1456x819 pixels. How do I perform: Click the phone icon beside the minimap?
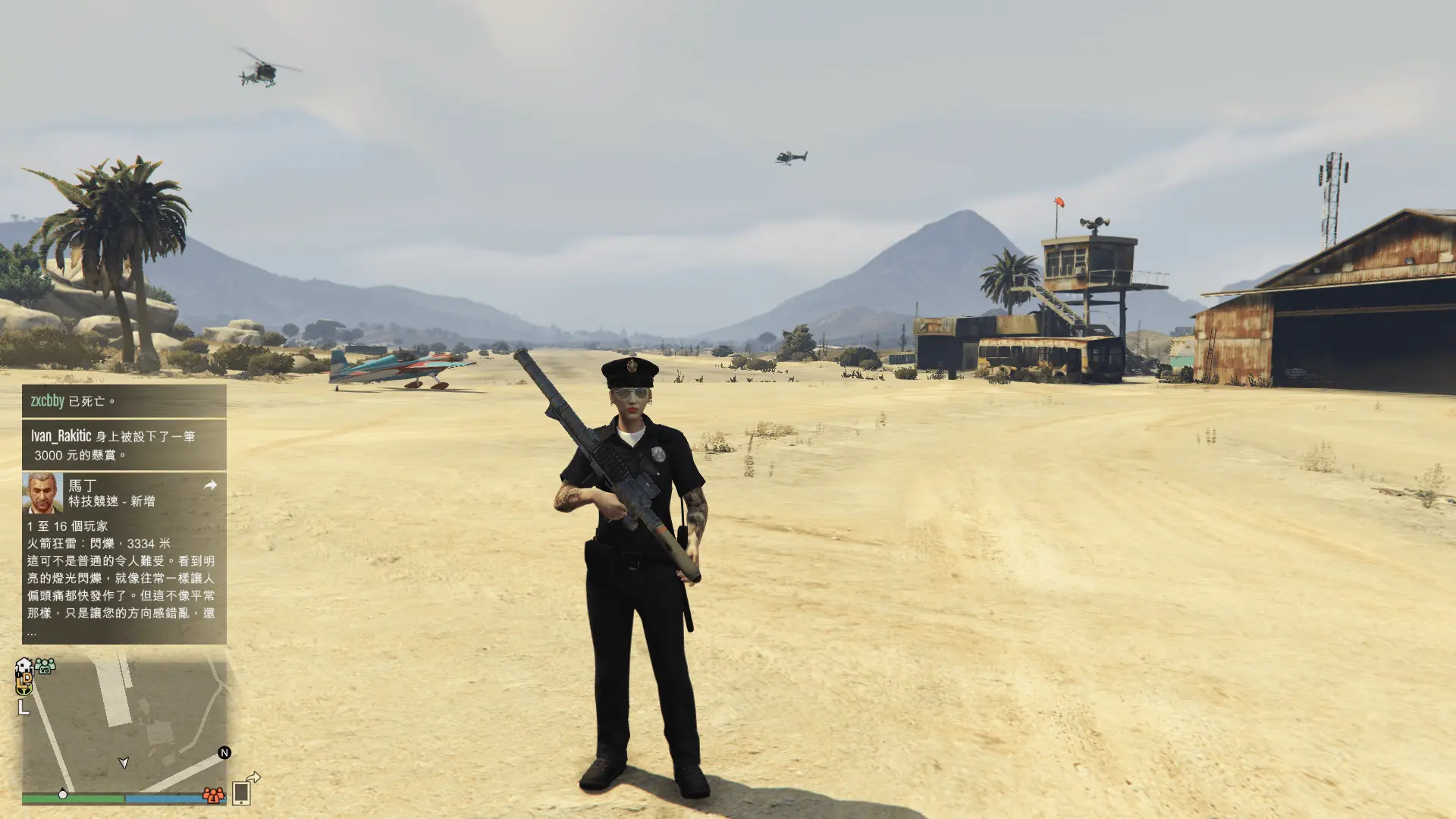coord(241,792)
